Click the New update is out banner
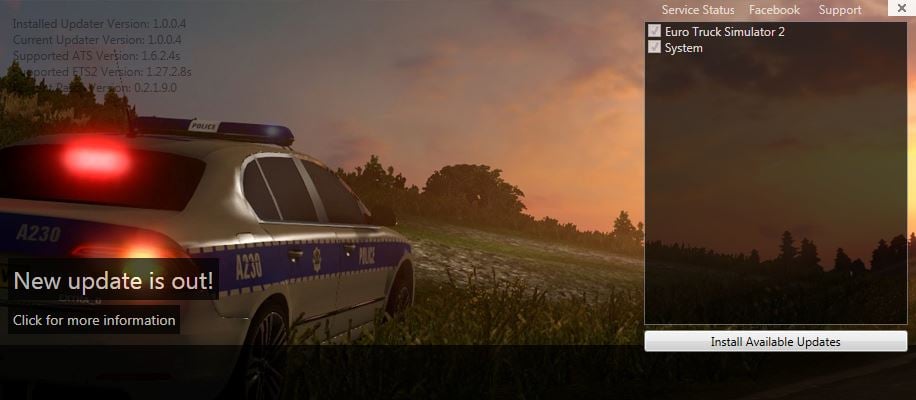The width and height of the screenshot is (916, 400). pyautogui.click(x=114, y=280)
